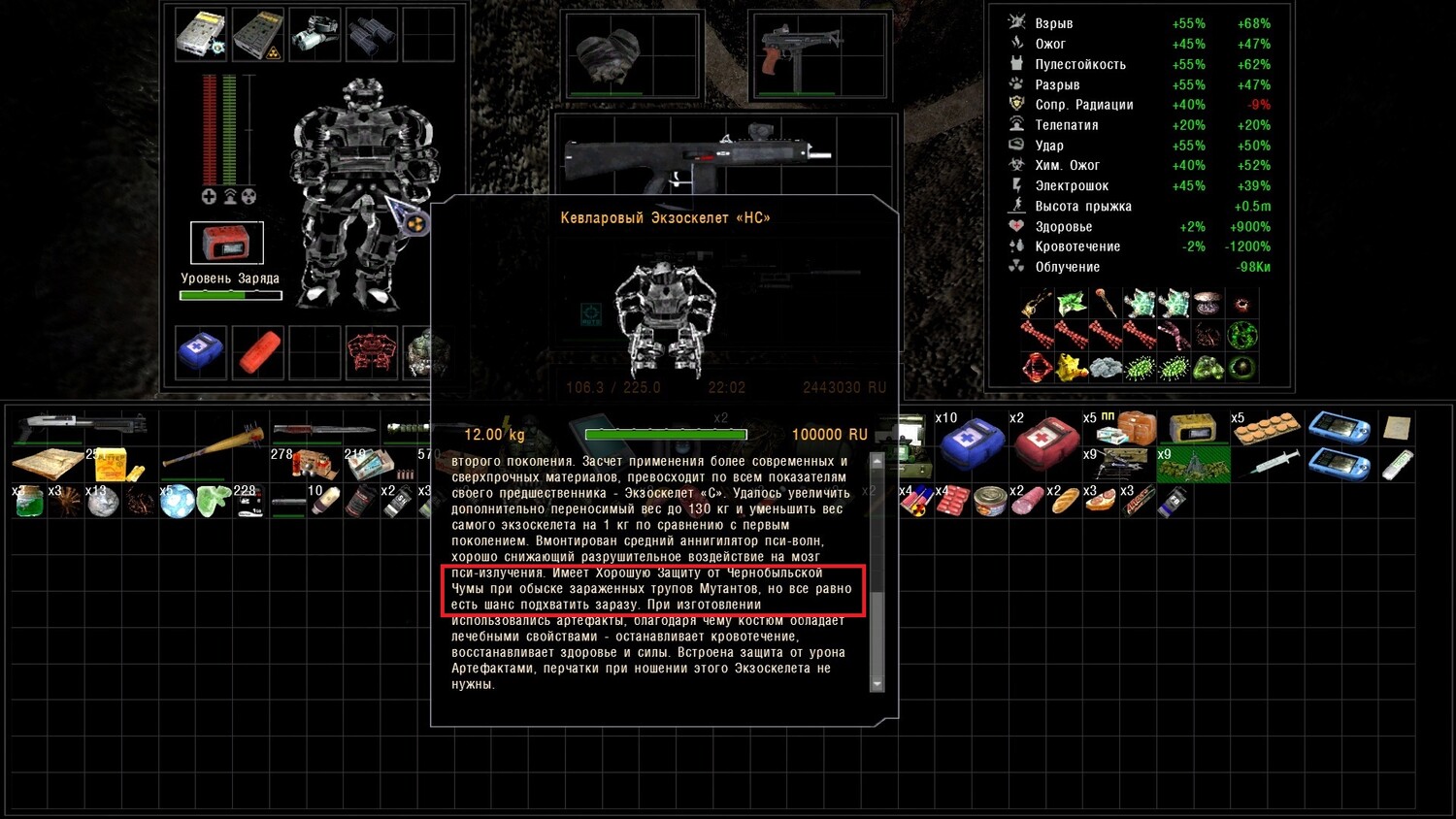The height and width of the screenshot is (819, 1456).
Task: Pick the pump shotgun in the backpack
Action: 85,424
